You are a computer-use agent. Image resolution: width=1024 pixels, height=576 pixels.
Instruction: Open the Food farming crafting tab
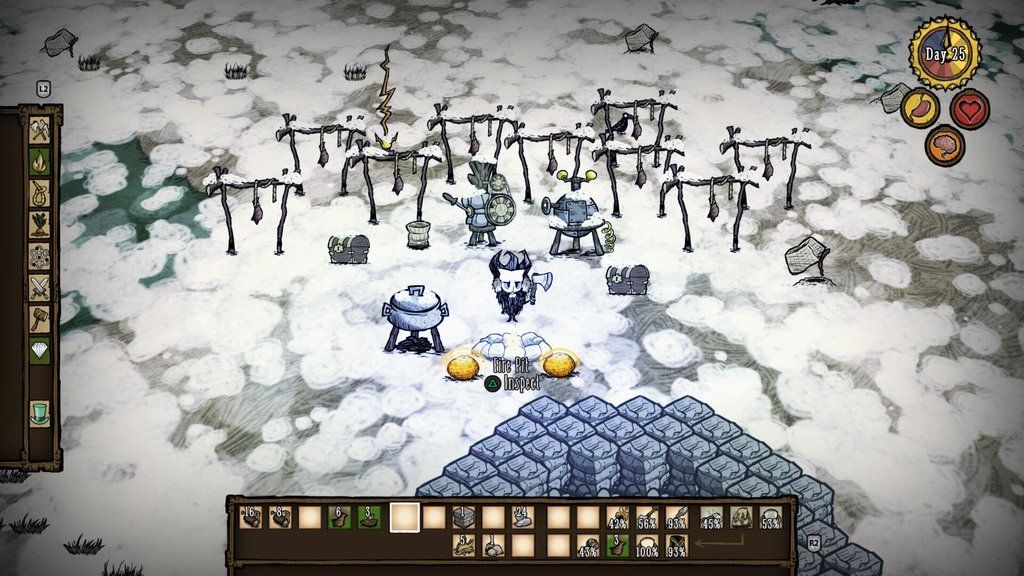[40, 224]
